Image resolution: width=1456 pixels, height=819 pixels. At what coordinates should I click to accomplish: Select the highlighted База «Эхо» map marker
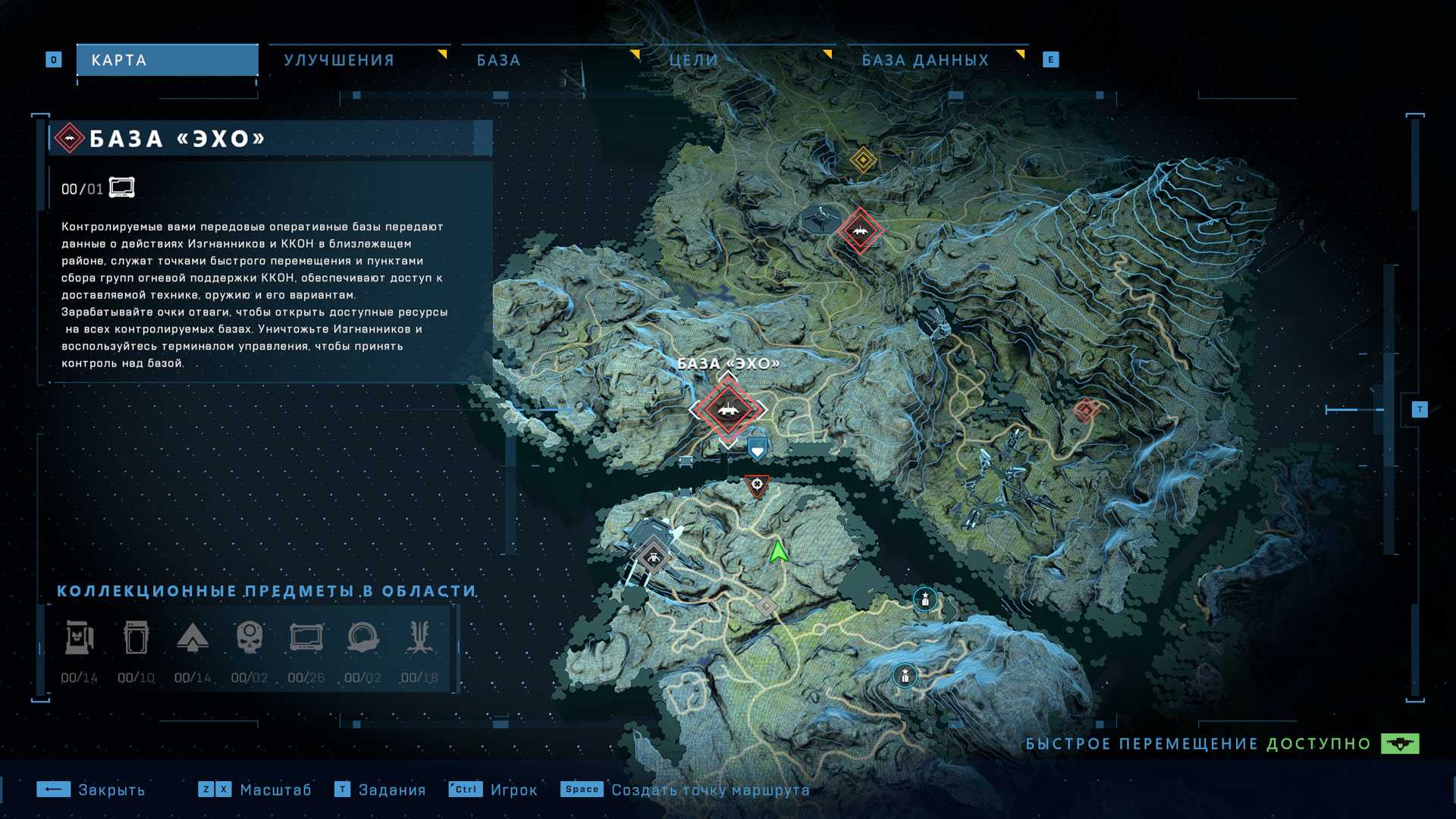(728, 409)
